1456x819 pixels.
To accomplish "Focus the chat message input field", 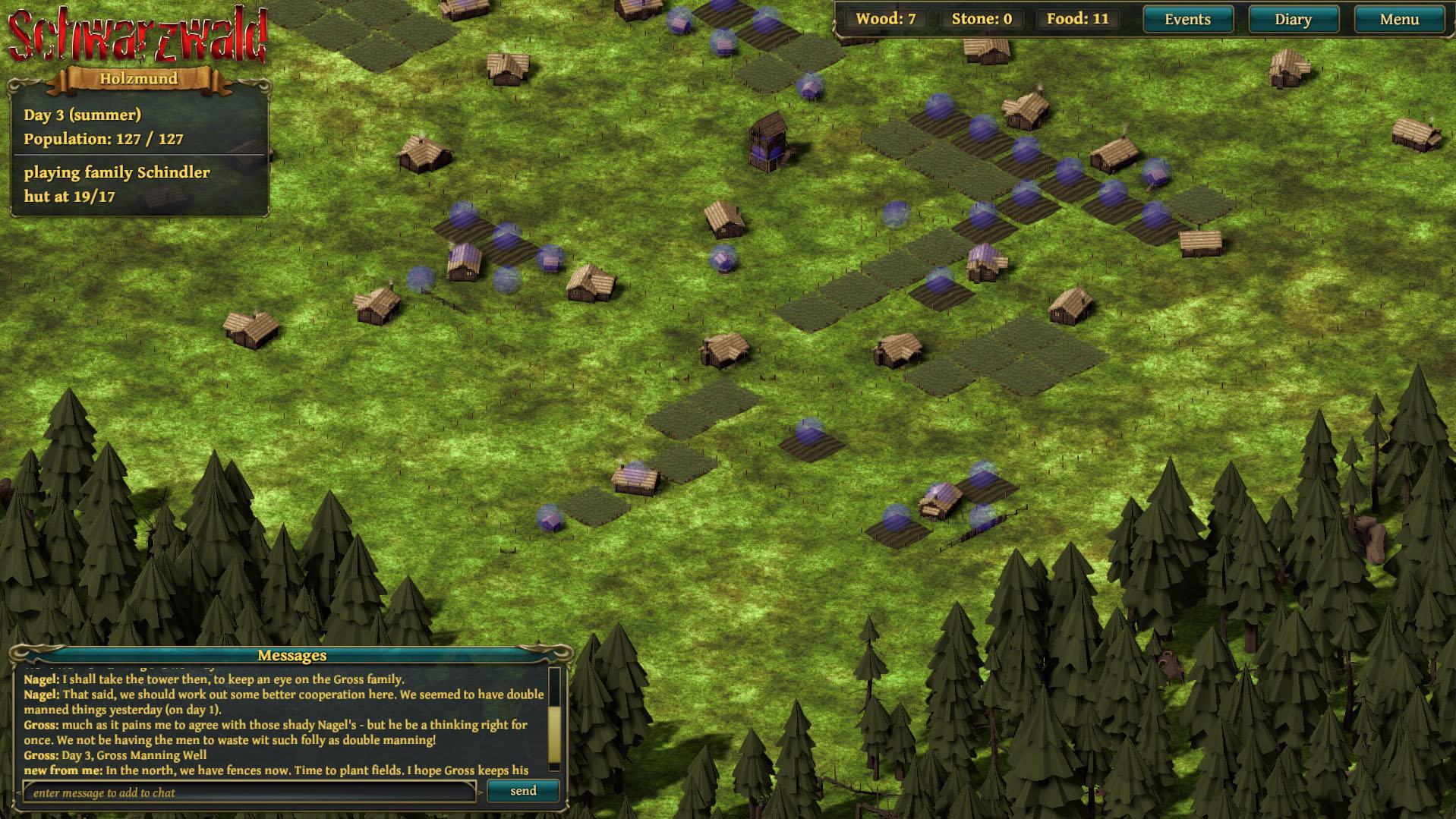I will tap(249, 792).
